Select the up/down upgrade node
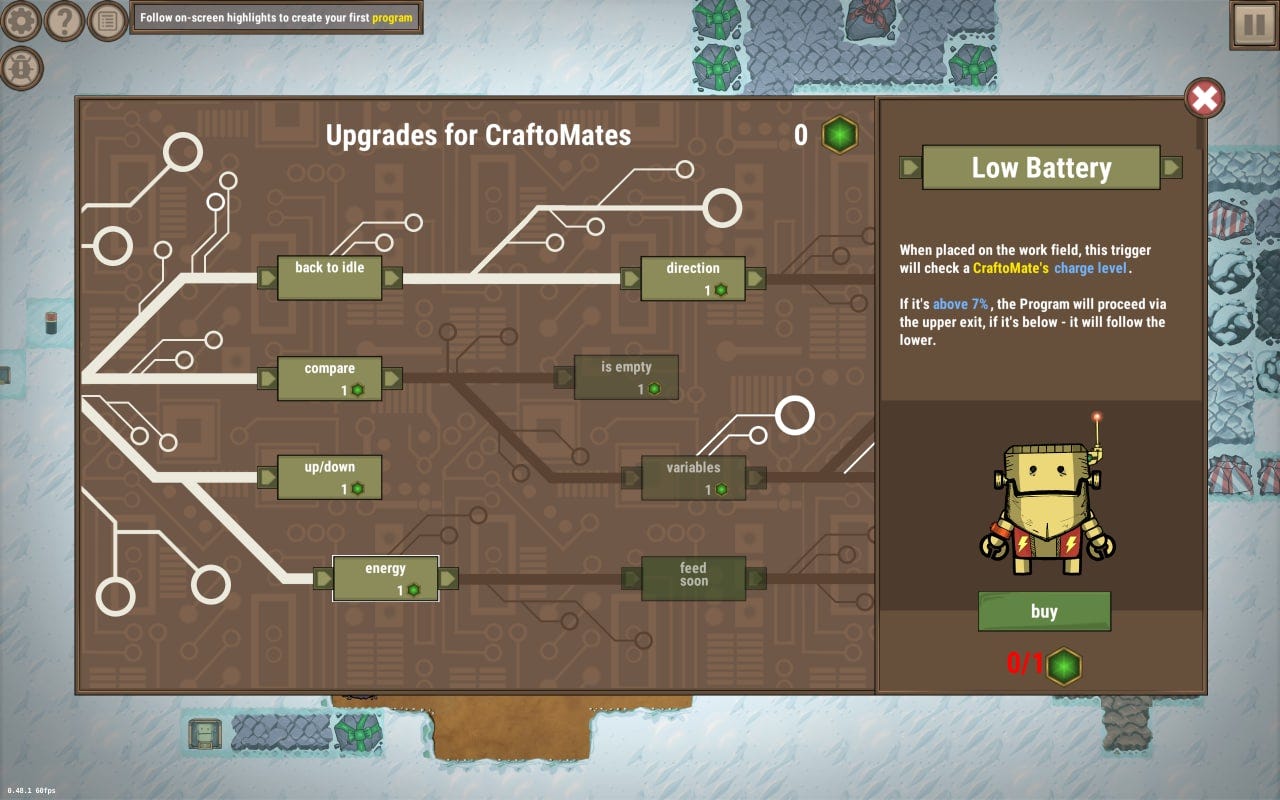The image size is (1280, 800). [330, 477]
